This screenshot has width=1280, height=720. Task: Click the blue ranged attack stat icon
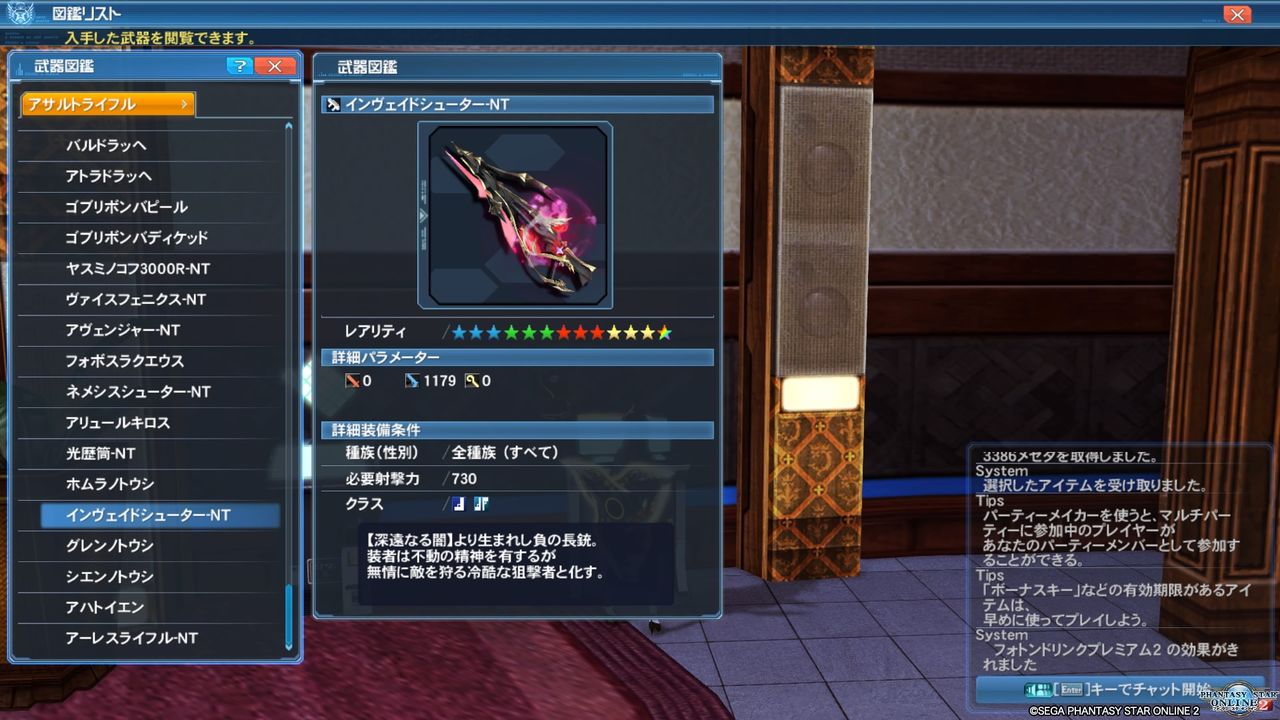point(411,381)
